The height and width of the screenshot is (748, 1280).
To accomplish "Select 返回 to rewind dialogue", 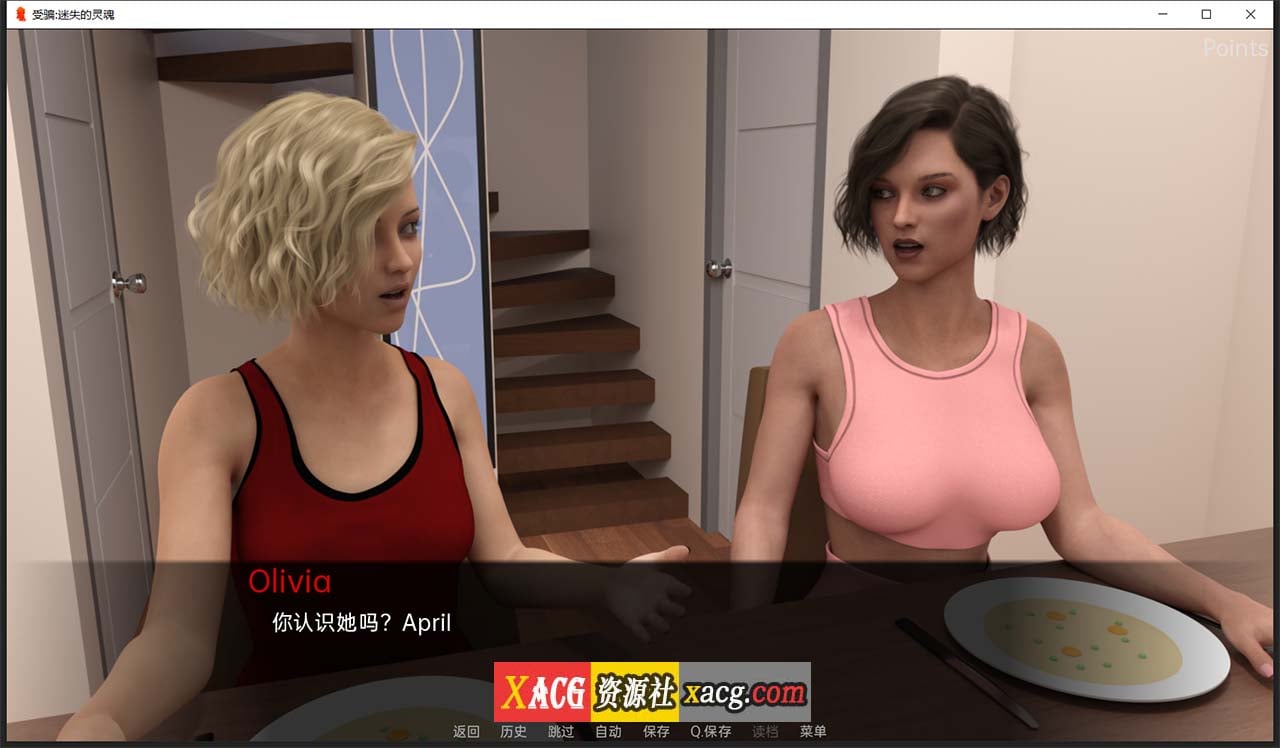I will (466, 731).
